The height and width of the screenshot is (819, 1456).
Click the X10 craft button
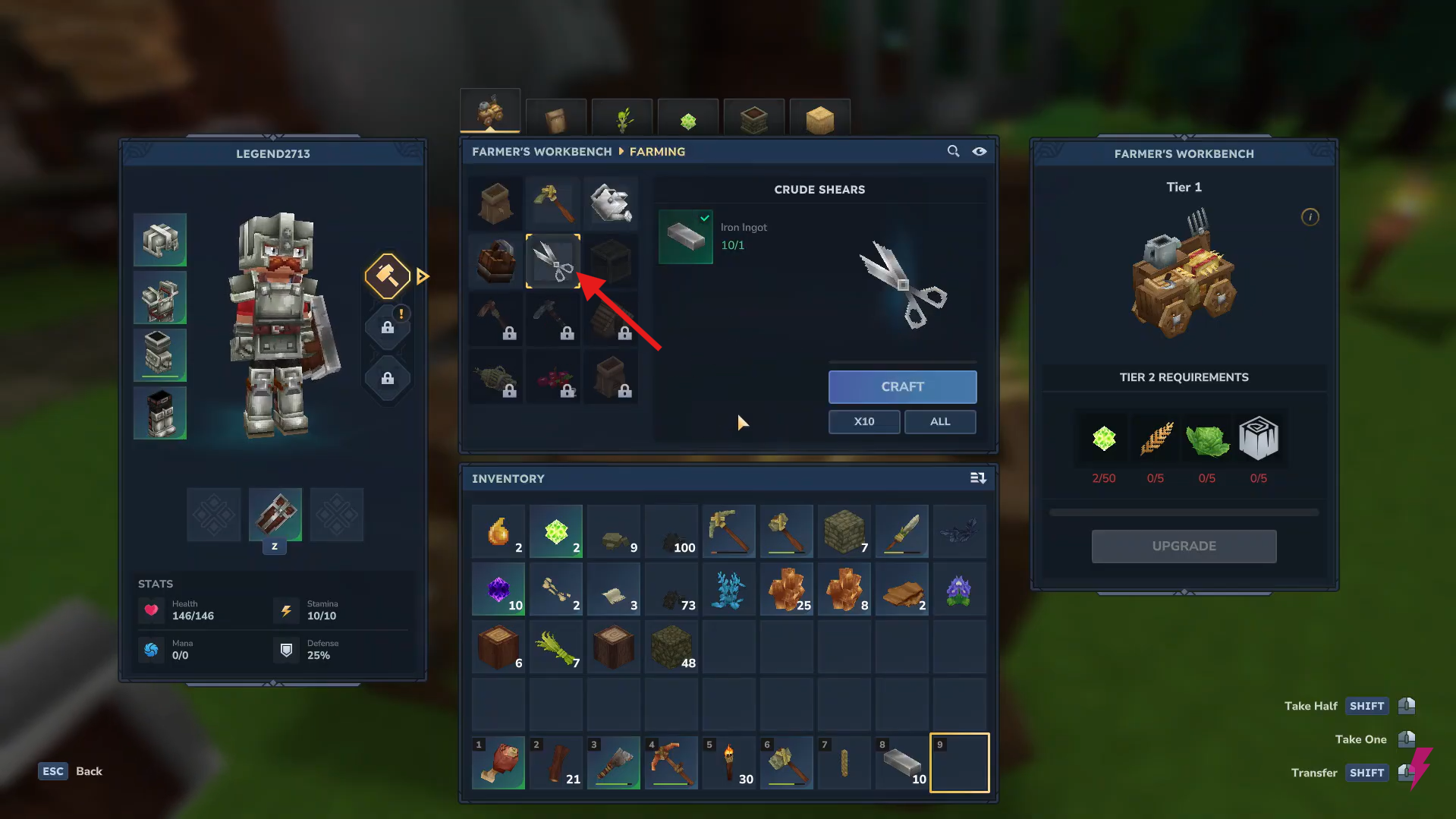[863, 421]
